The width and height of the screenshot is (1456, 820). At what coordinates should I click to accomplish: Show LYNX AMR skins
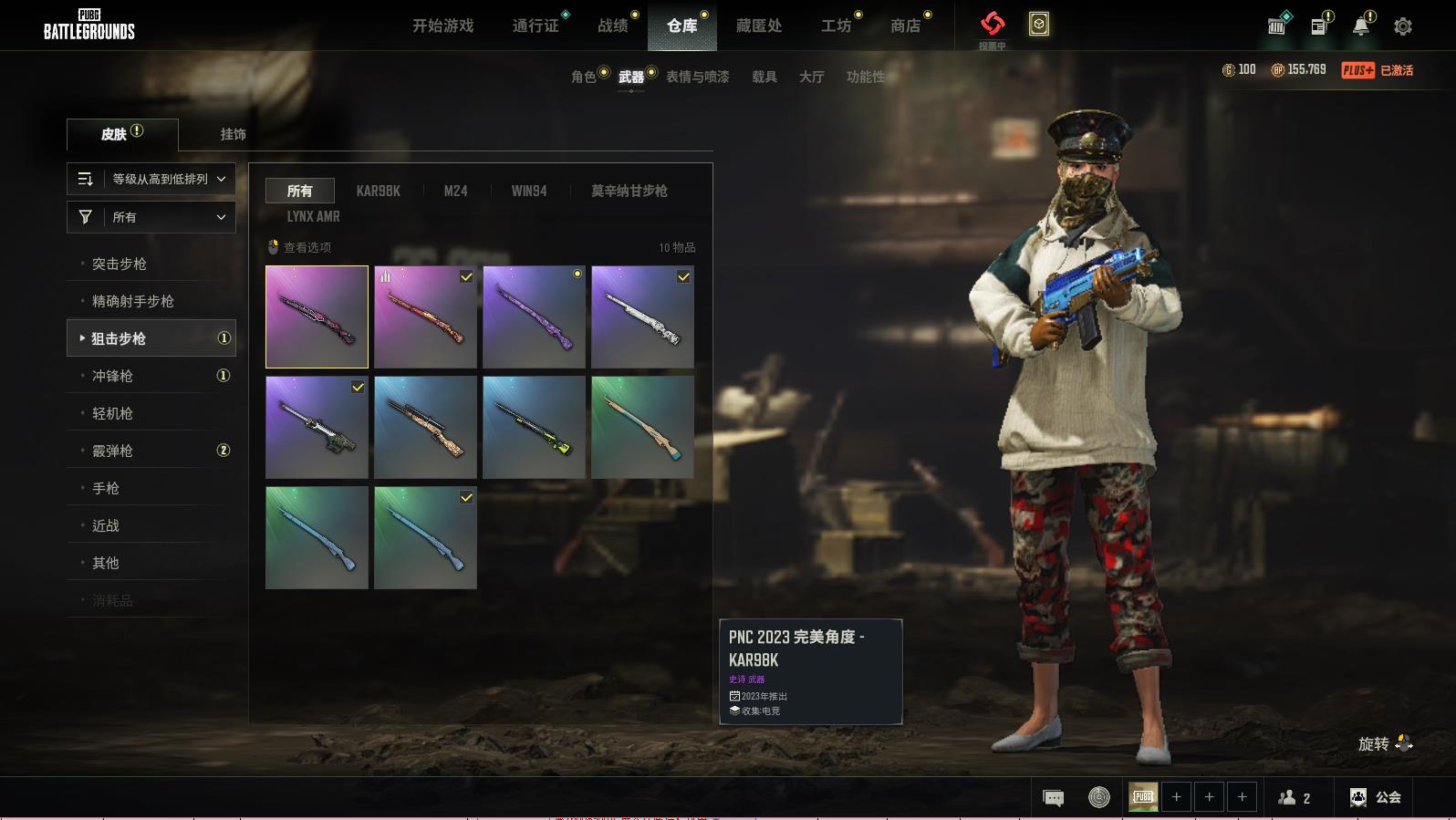coord(313,216)
